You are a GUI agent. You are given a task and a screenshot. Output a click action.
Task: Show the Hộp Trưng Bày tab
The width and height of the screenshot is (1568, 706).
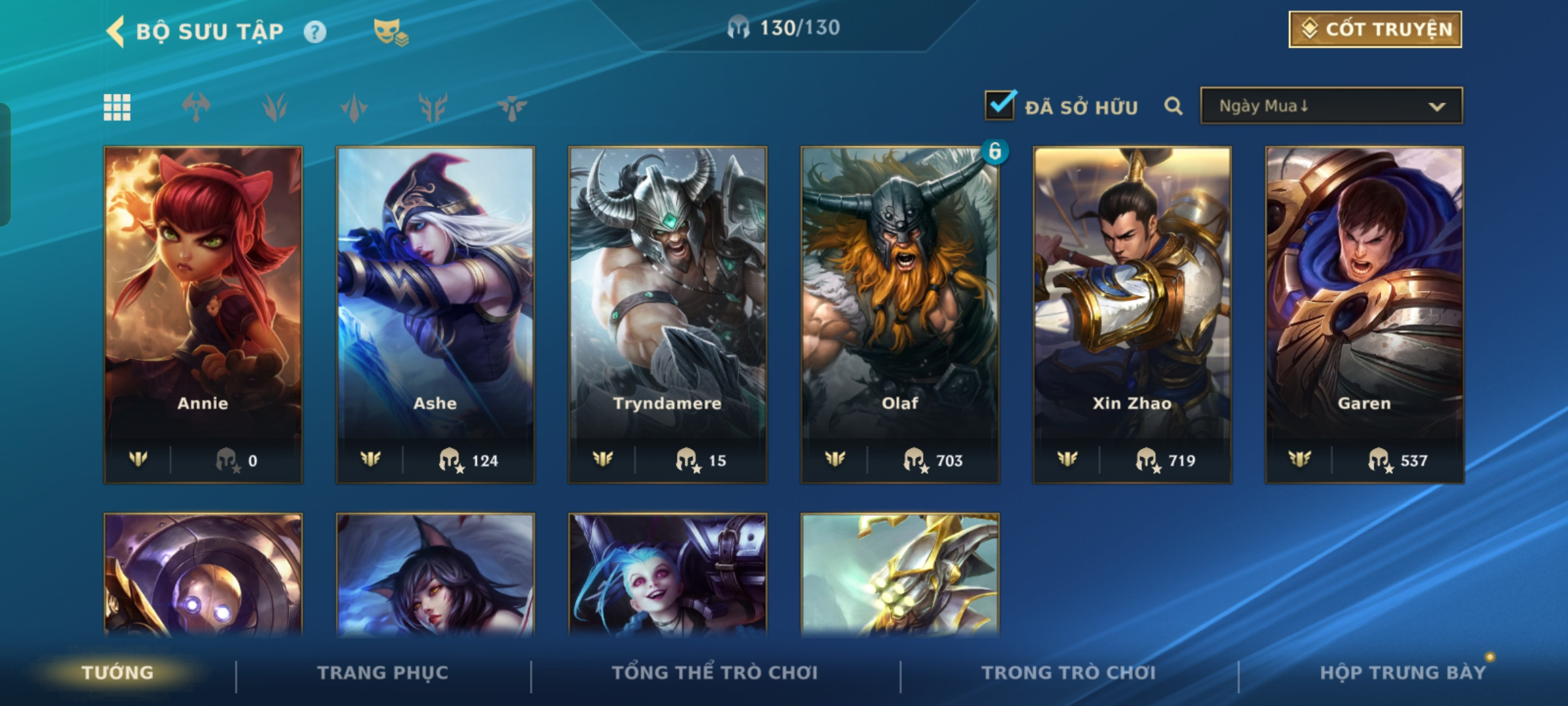[1403, 673]
